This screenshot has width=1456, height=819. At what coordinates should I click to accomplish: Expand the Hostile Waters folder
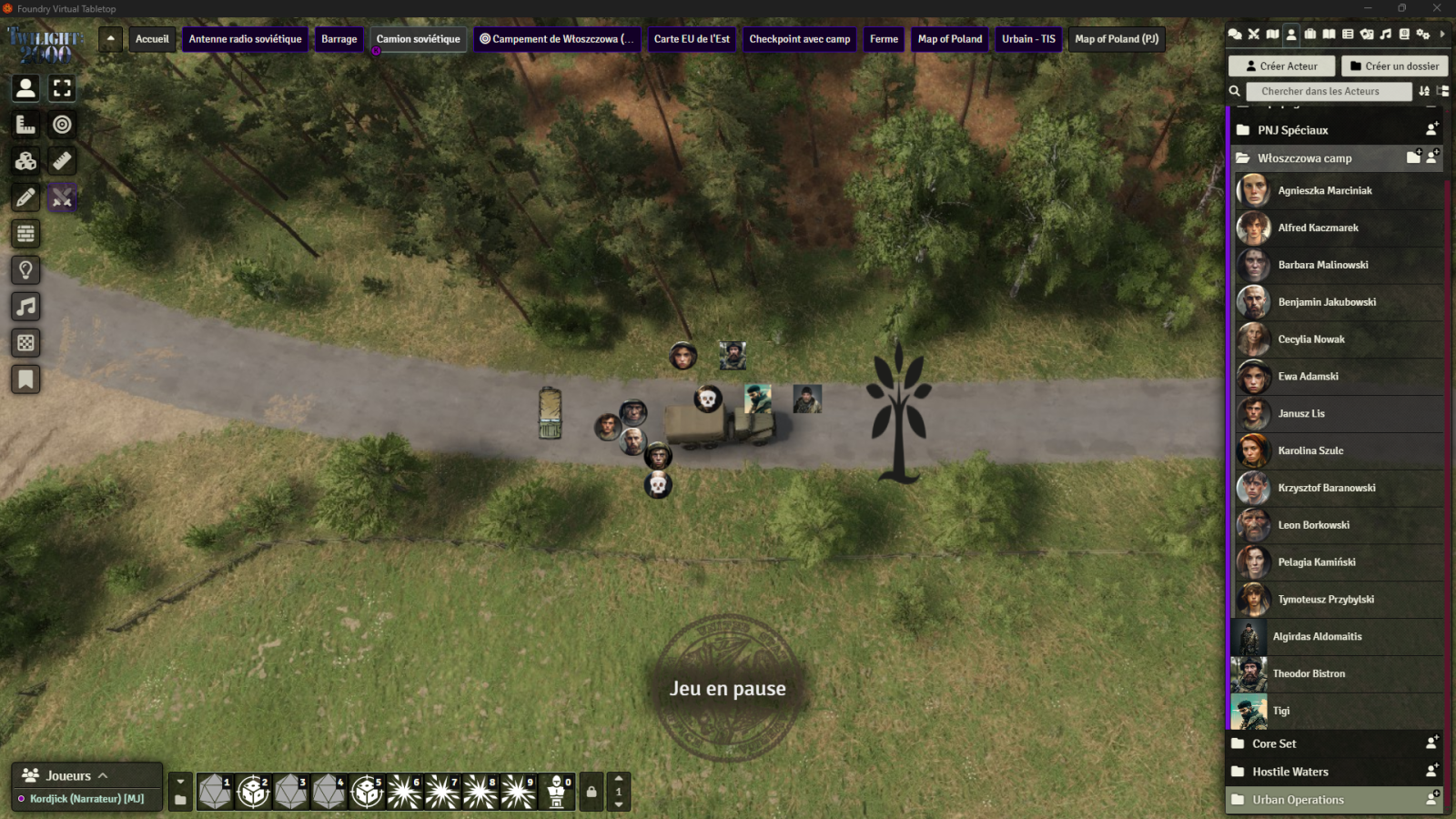1290,772
